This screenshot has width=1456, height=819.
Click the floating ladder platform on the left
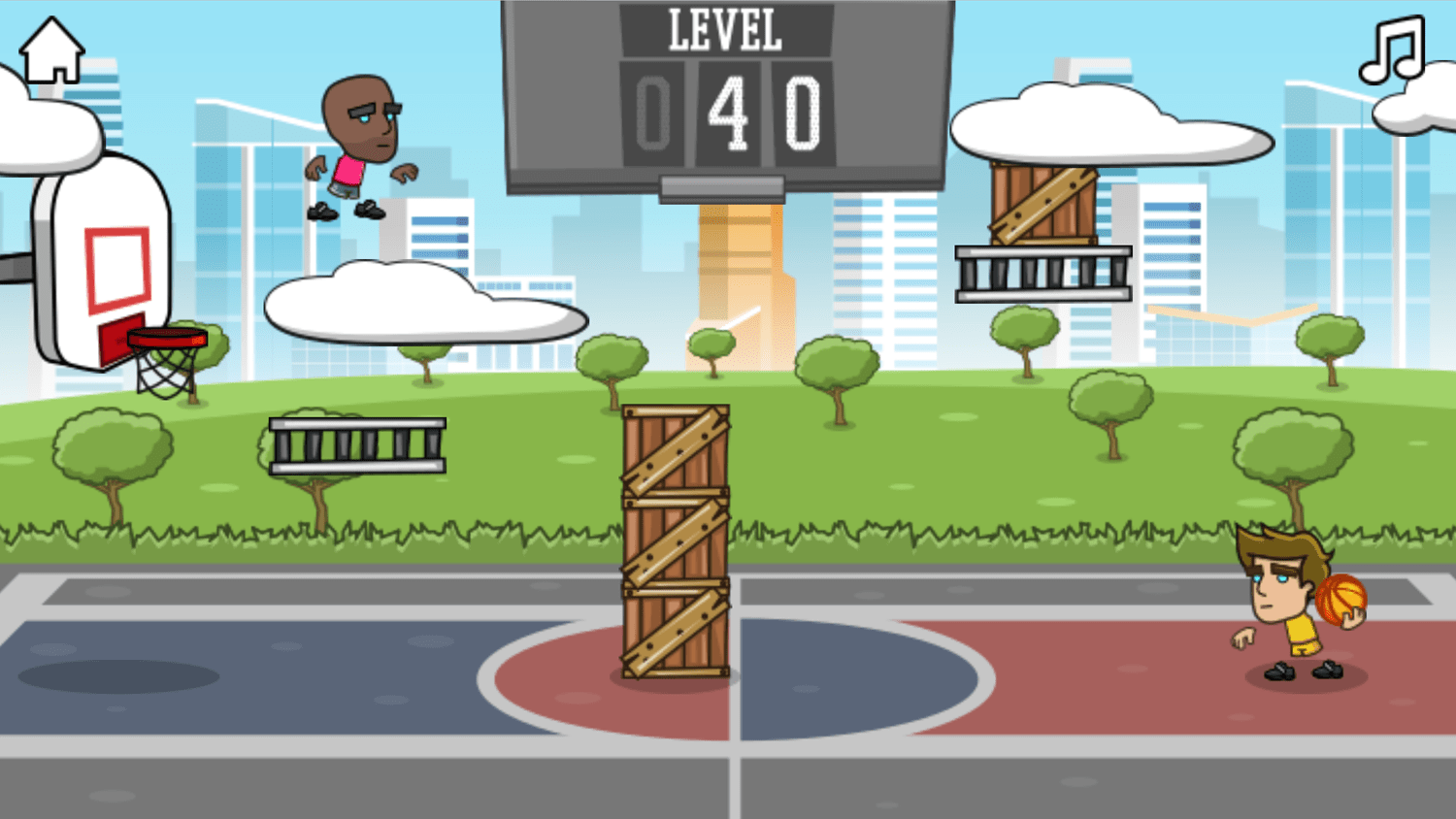click(x=357, y=446)
